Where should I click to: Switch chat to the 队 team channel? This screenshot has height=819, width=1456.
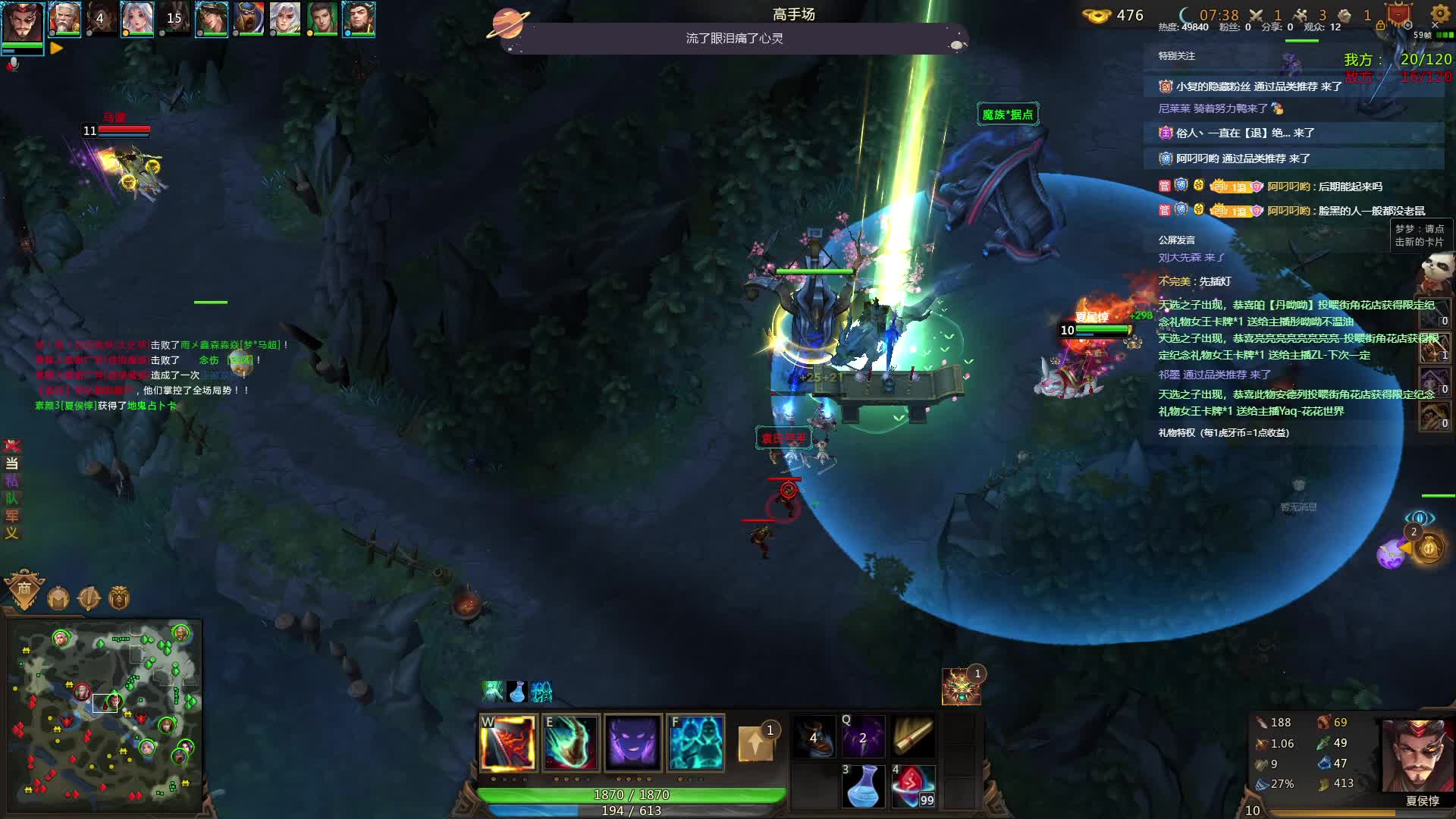coord(11,498)
